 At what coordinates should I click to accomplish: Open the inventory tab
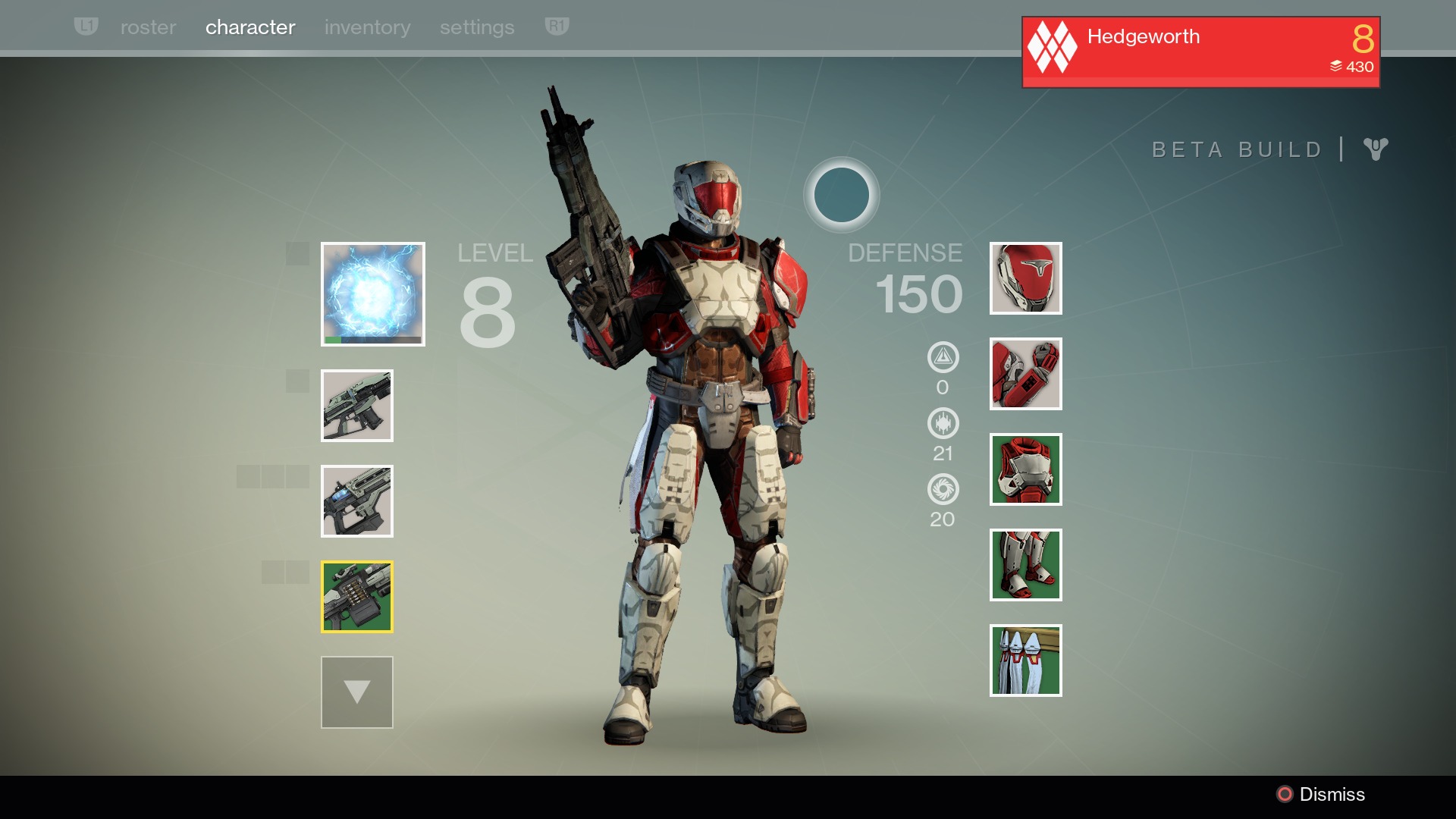(367, 27)
